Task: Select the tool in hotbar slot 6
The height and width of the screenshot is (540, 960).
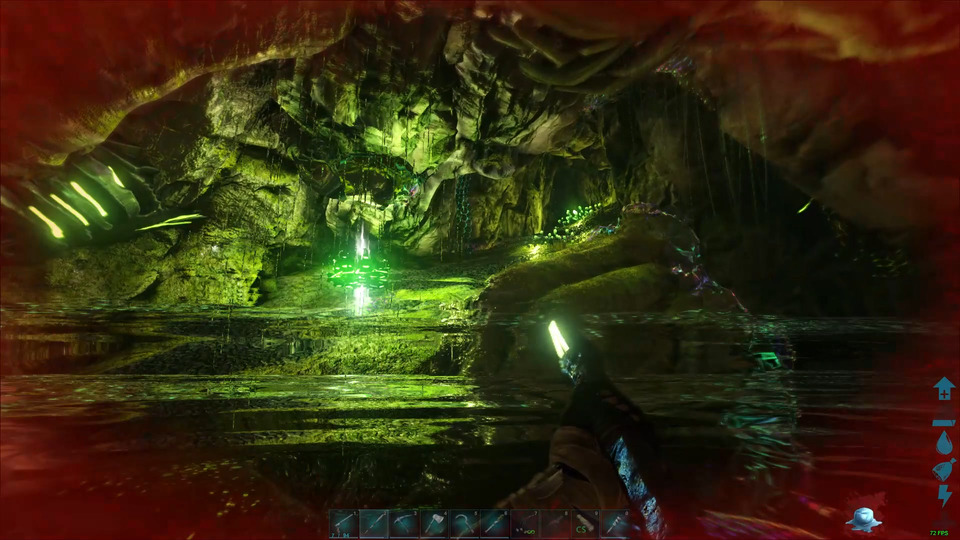Action: (494, 523)
